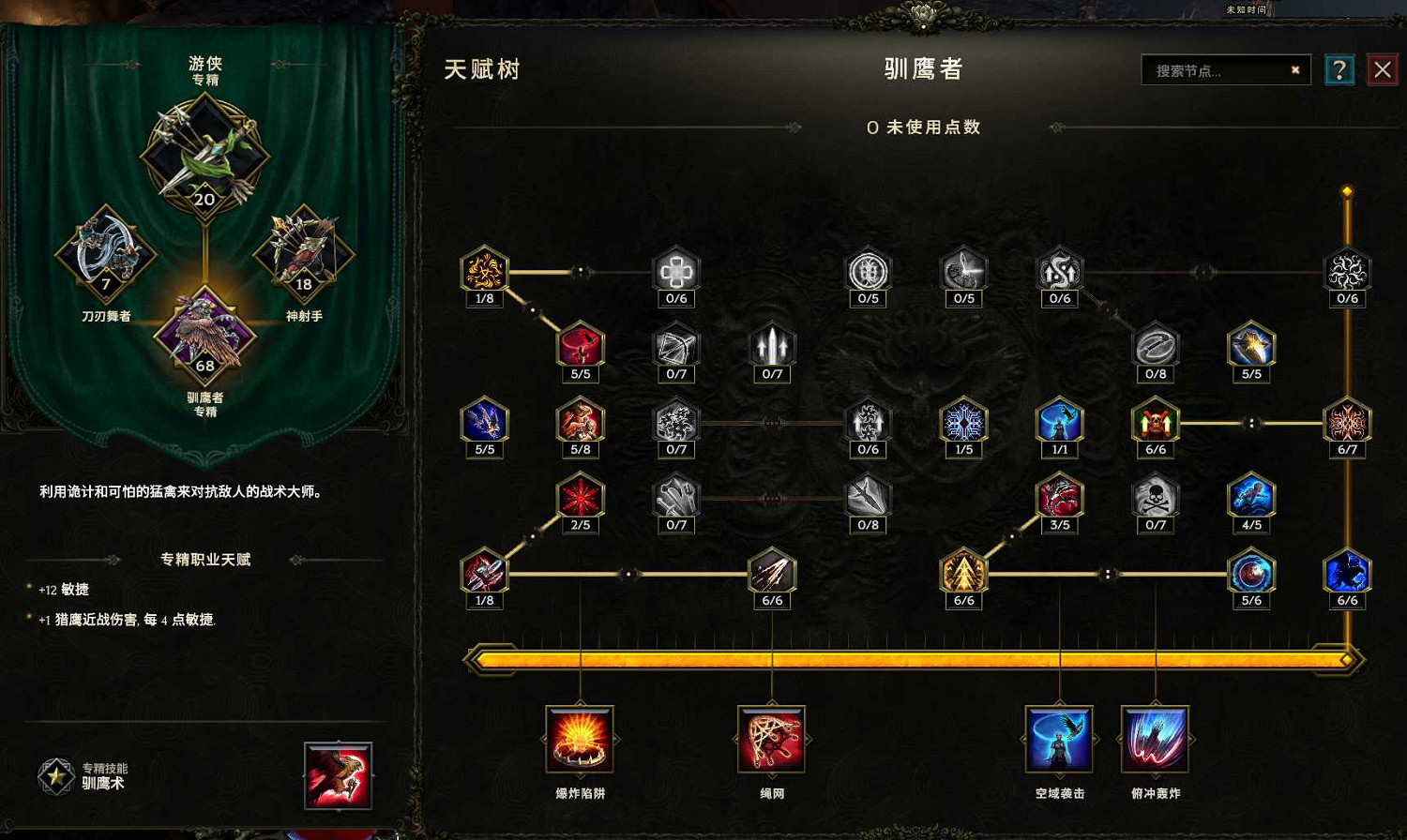Clear the node search with the X
Viewport: 1407px width, 840px height.
[x=1294, y=70]
